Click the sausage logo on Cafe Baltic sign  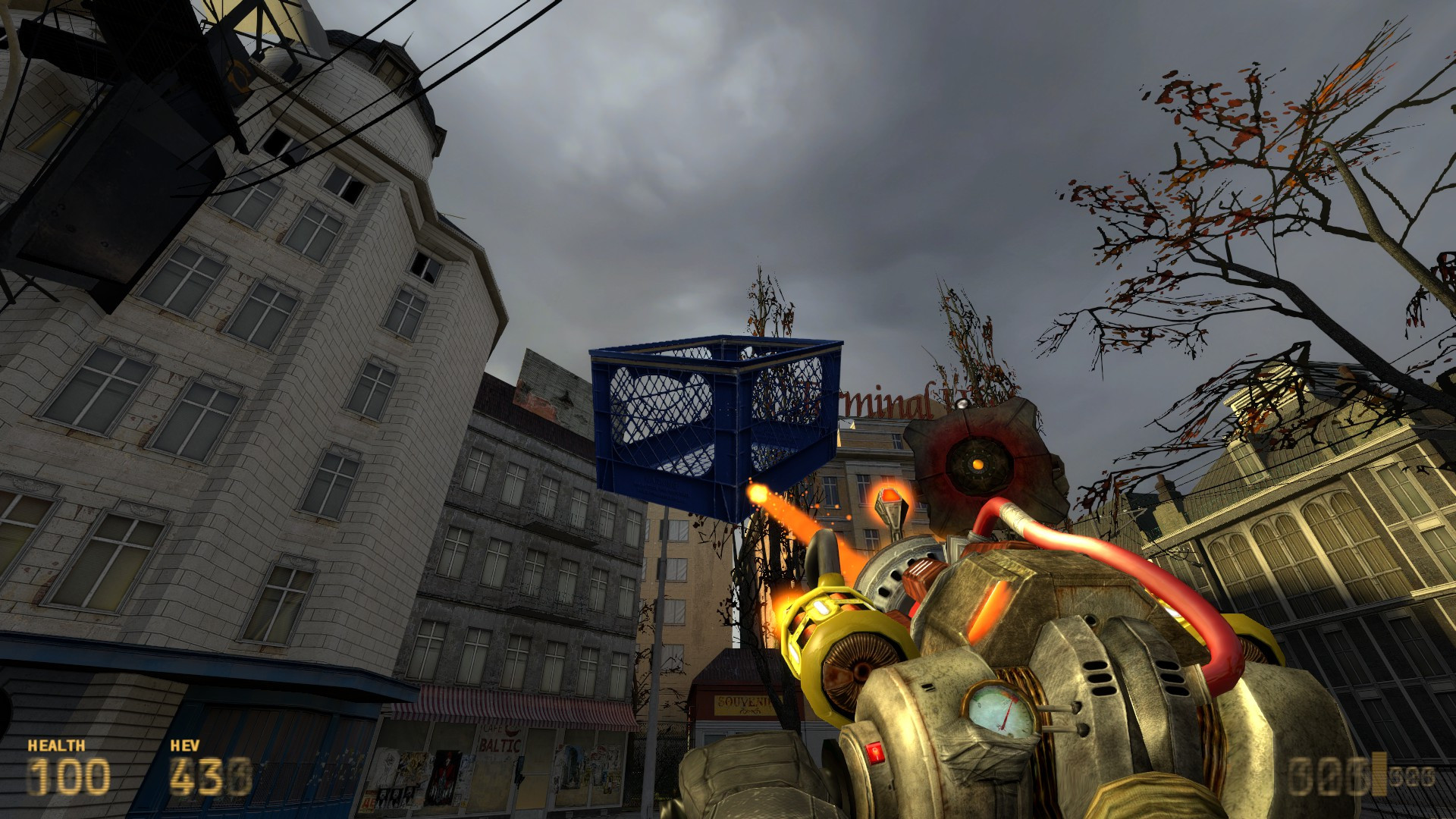coord(513,730)
